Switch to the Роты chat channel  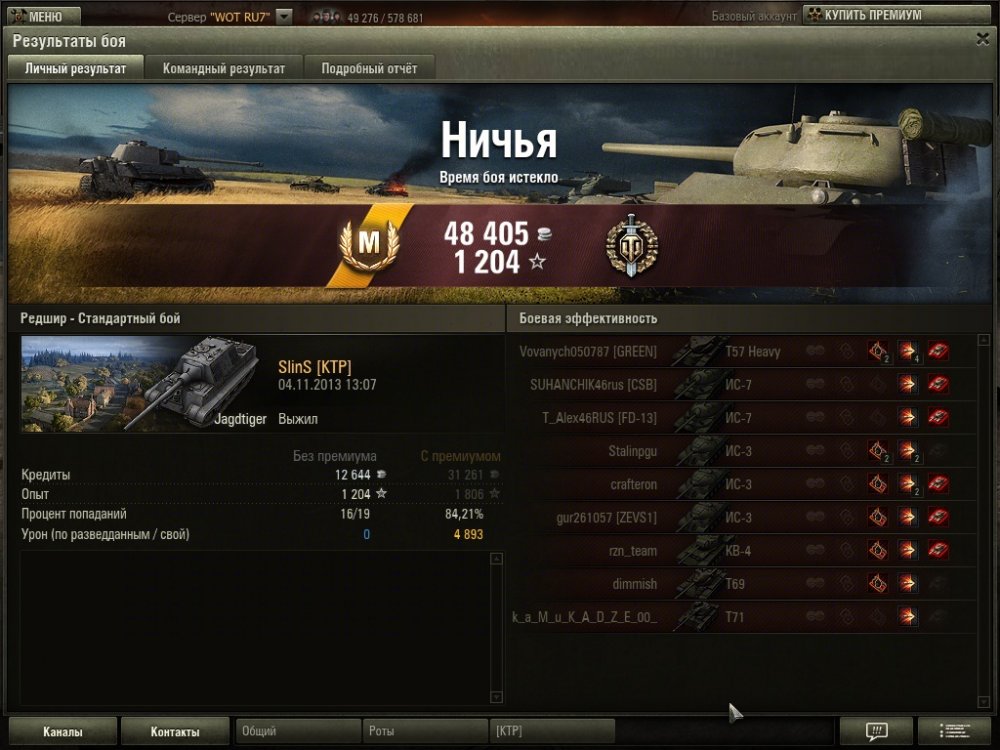(424, 732)
